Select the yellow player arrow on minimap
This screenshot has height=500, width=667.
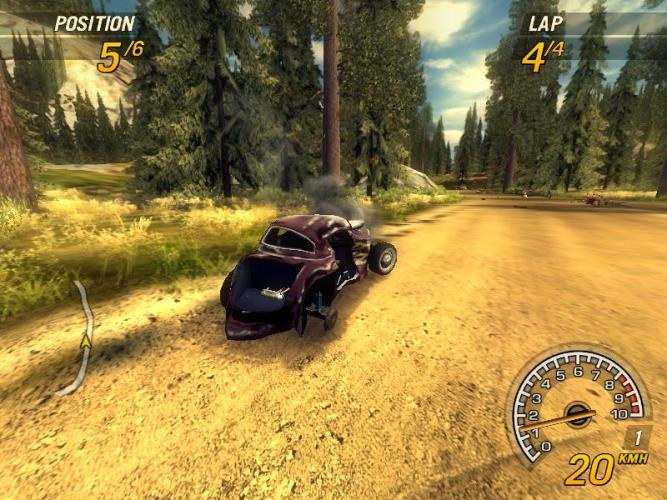(x=85, y=341)
